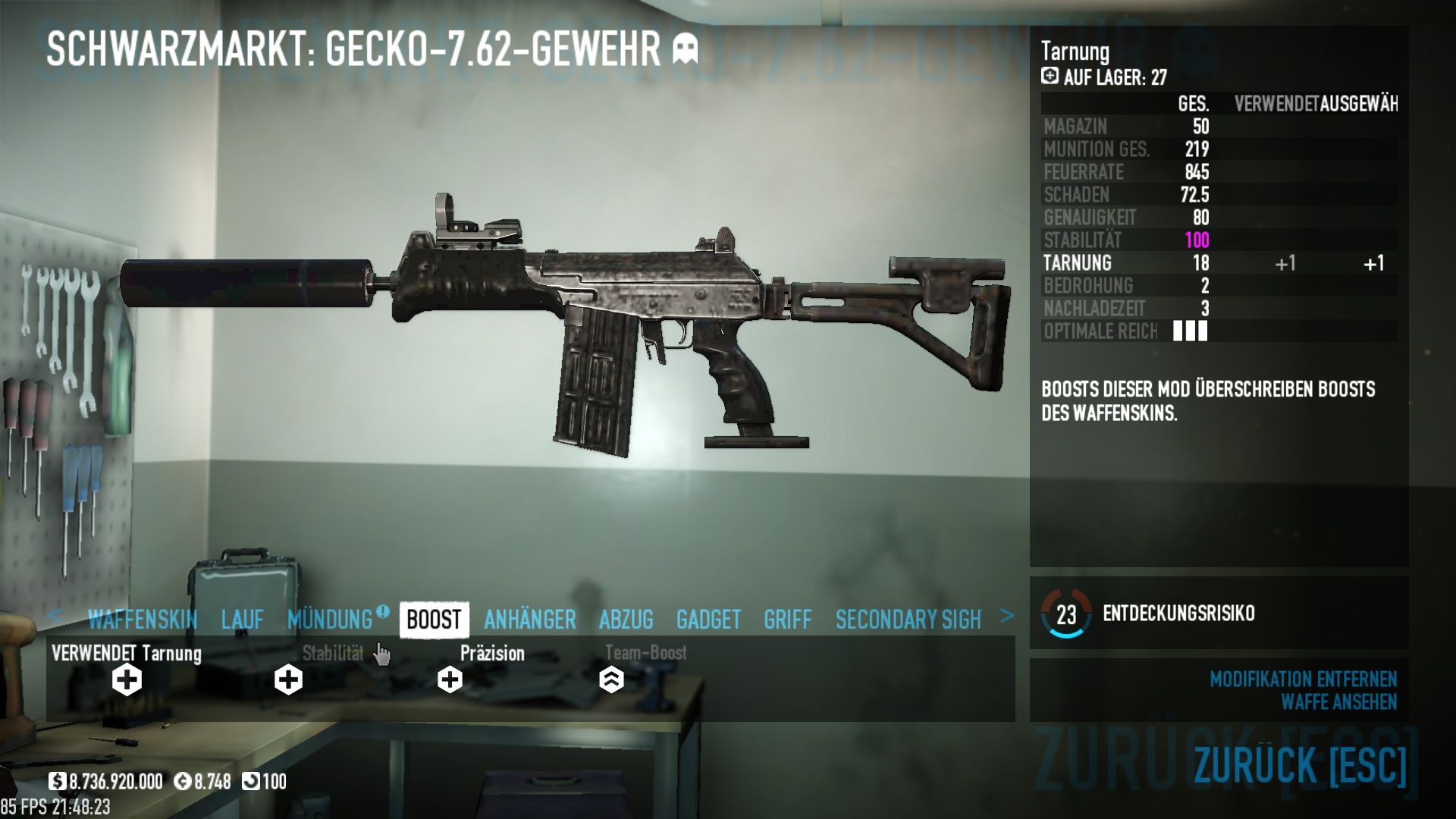This screenshot has height=819, width=1456.
Task: Choose the Anhänger tab
Action: pos(530,620)
